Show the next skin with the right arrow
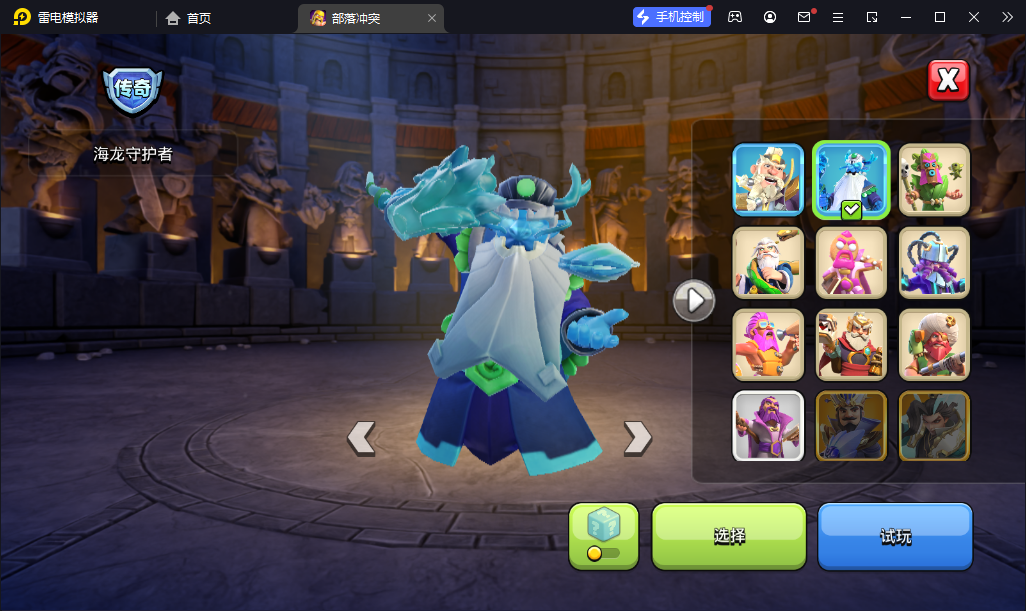1026x611 pixels. tap(637, 437)
